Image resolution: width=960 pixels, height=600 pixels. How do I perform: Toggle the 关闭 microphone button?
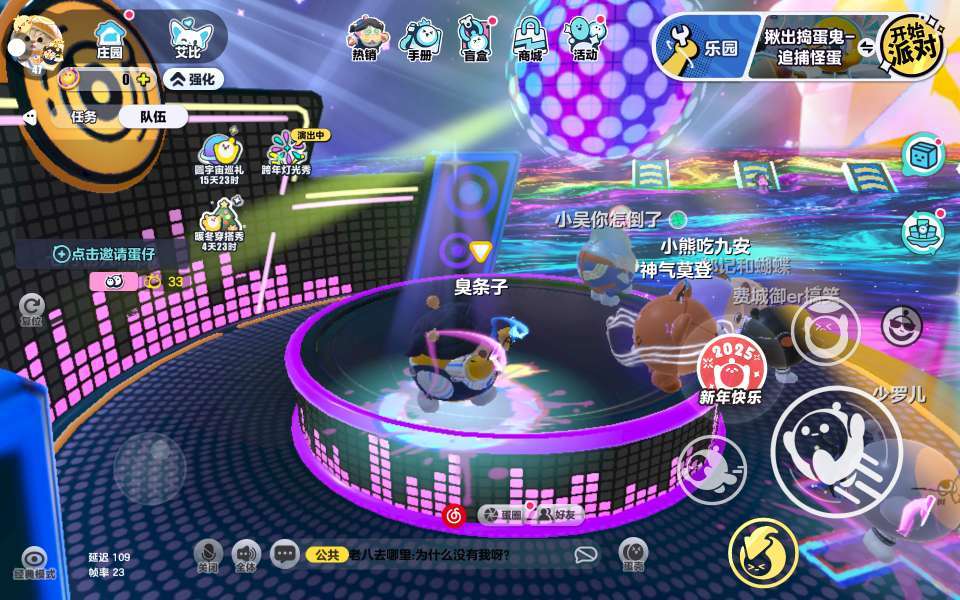(207, 554)
